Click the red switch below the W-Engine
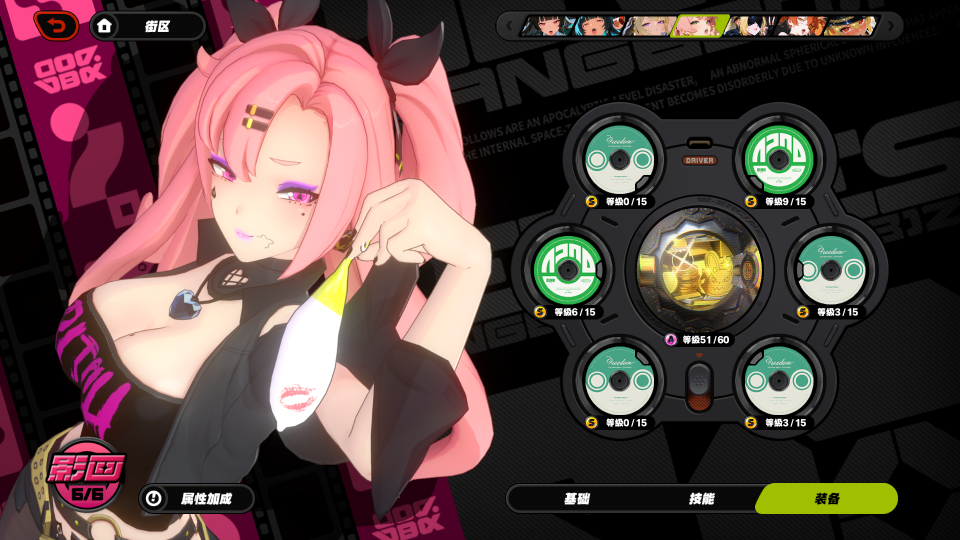The height and width of the screenshot is (540, 960). point(699,385)
